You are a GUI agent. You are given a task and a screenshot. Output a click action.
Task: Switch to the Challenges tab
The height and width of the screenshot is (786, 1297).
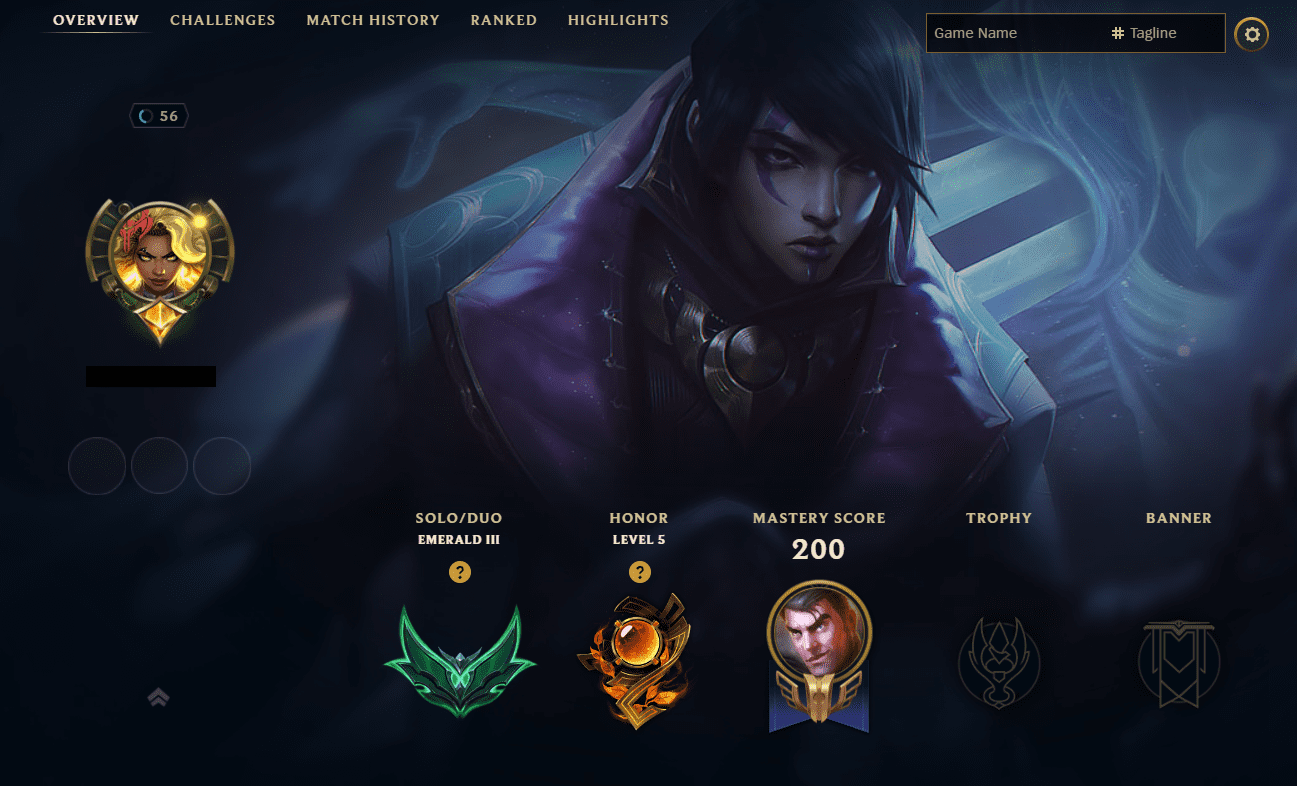222,20
